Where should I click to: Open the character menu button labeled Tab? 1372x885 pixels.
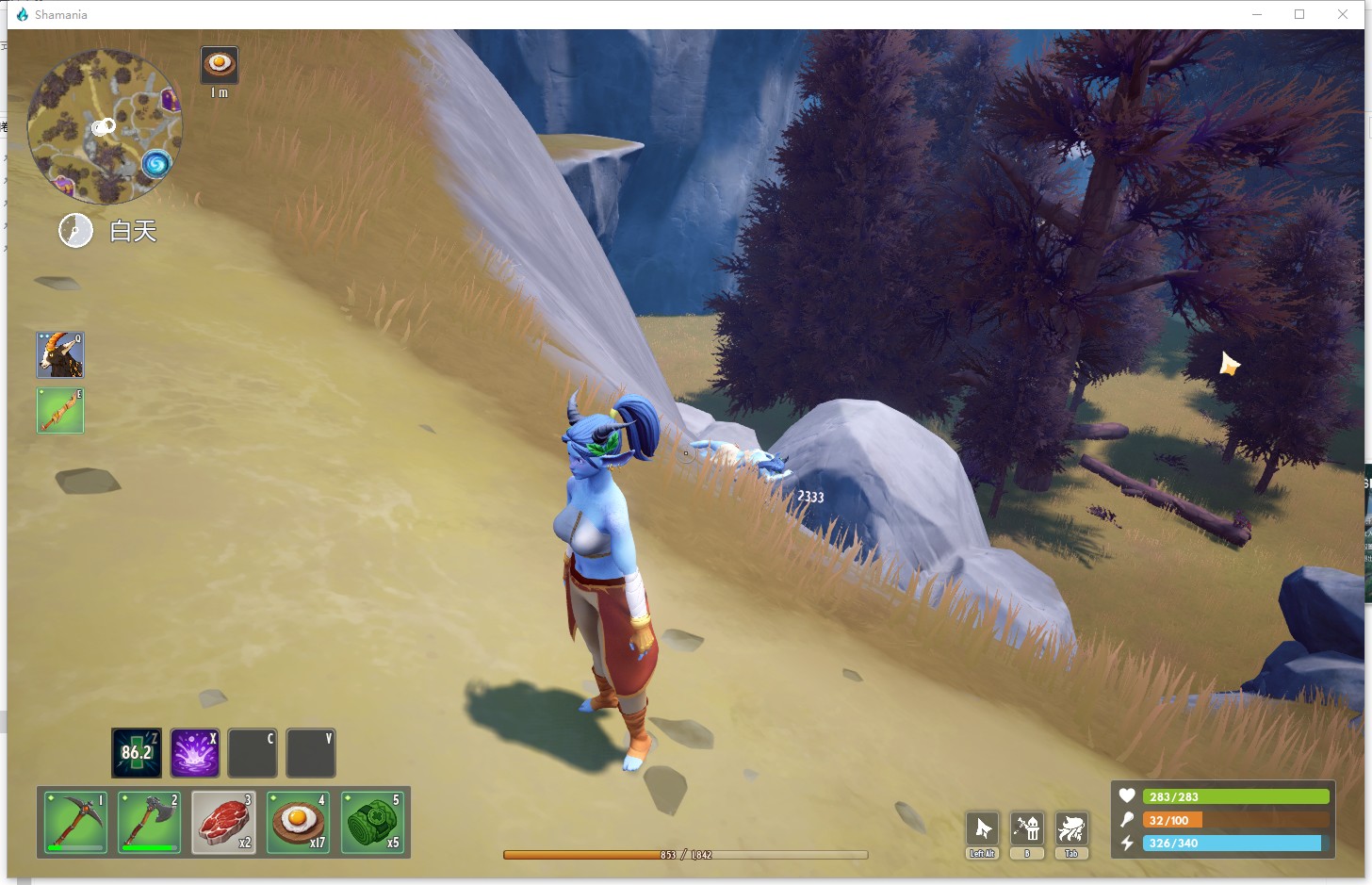click(1071, 829)
